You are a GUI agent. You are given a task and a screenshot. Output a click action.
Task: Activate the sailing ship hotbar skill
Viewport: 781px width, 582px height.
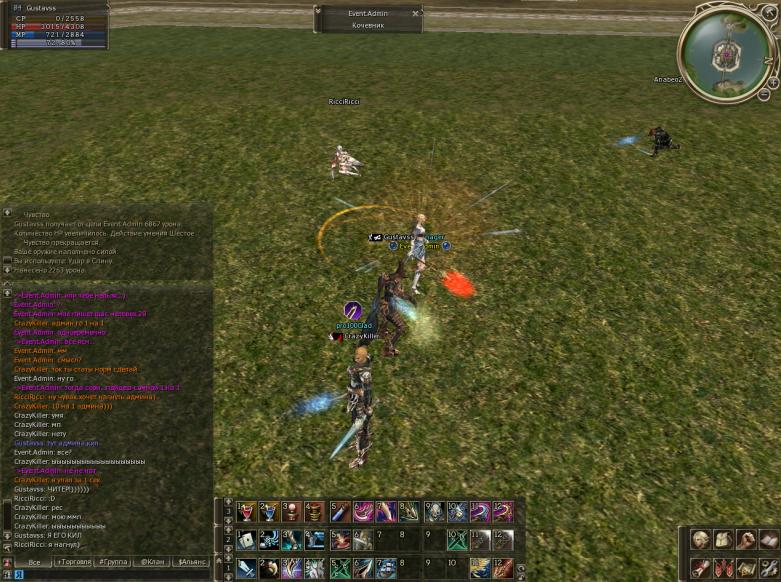pos(387,569)
